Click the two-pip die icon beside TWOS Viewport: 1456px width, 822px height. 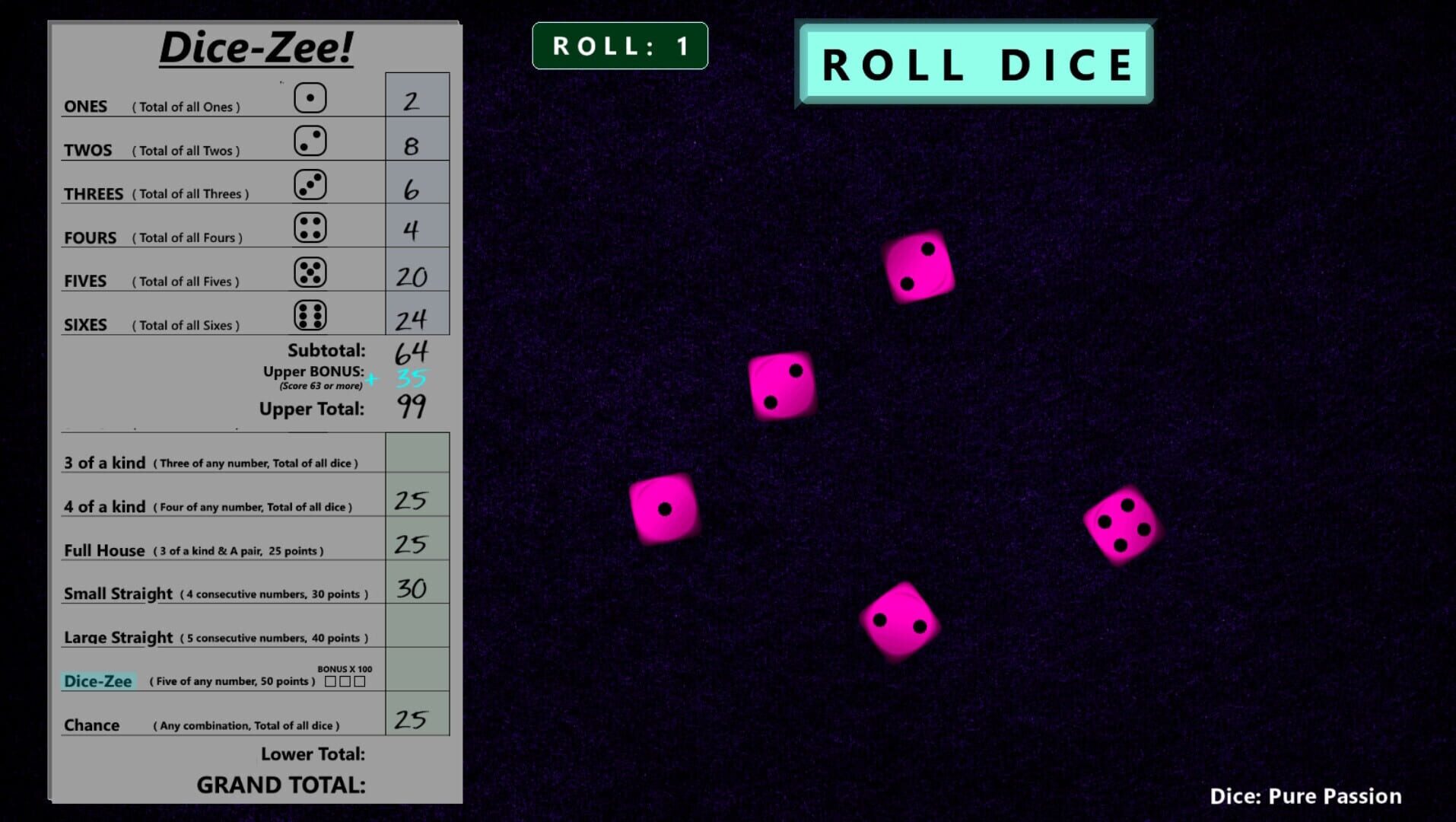308,140
